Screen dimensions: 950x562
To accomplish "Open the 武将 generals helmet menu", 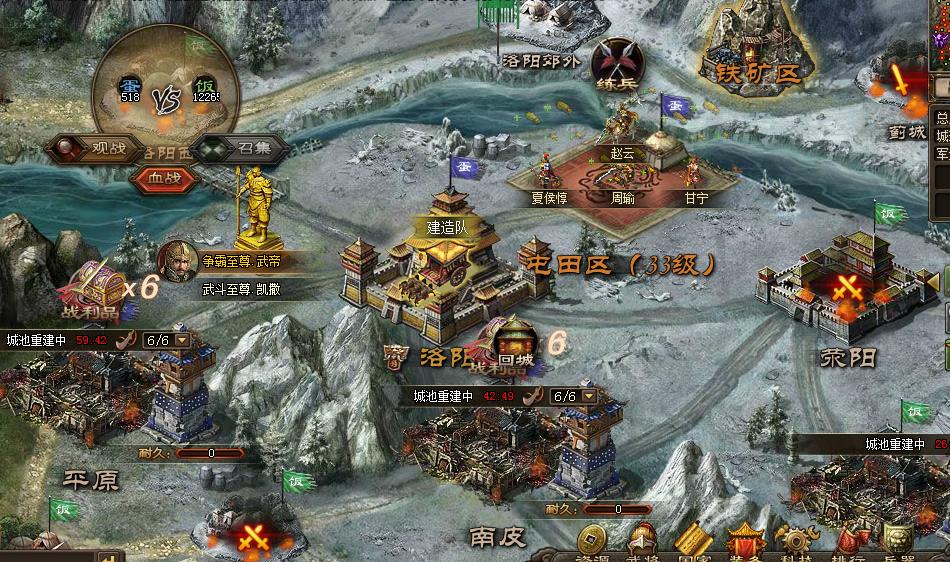I will pyautogui.click(x=642, y=541).
